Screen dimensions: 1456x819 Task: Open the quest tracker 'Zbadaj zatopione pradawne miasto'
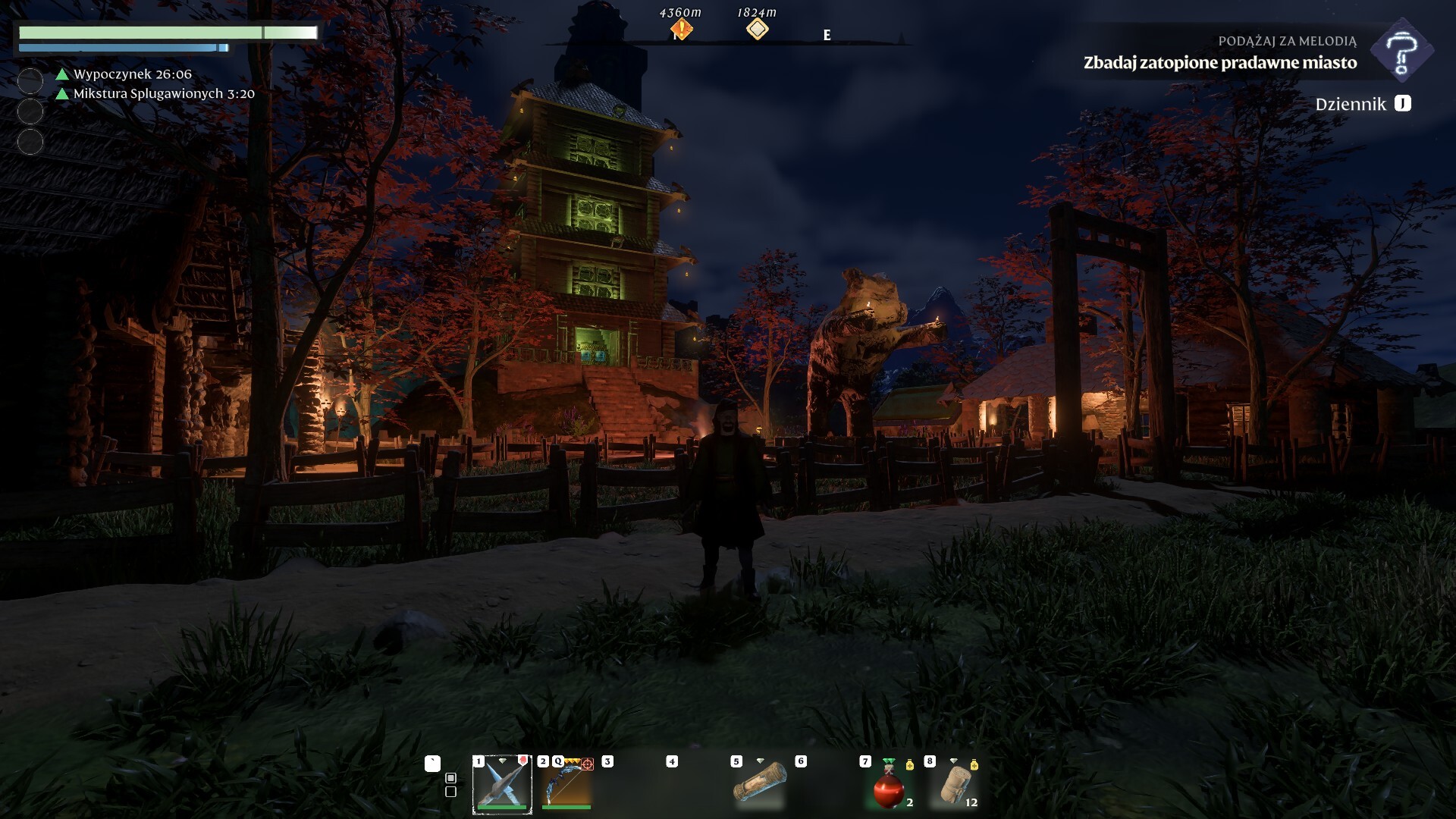pyautogui.click(x=1219, y=62)
